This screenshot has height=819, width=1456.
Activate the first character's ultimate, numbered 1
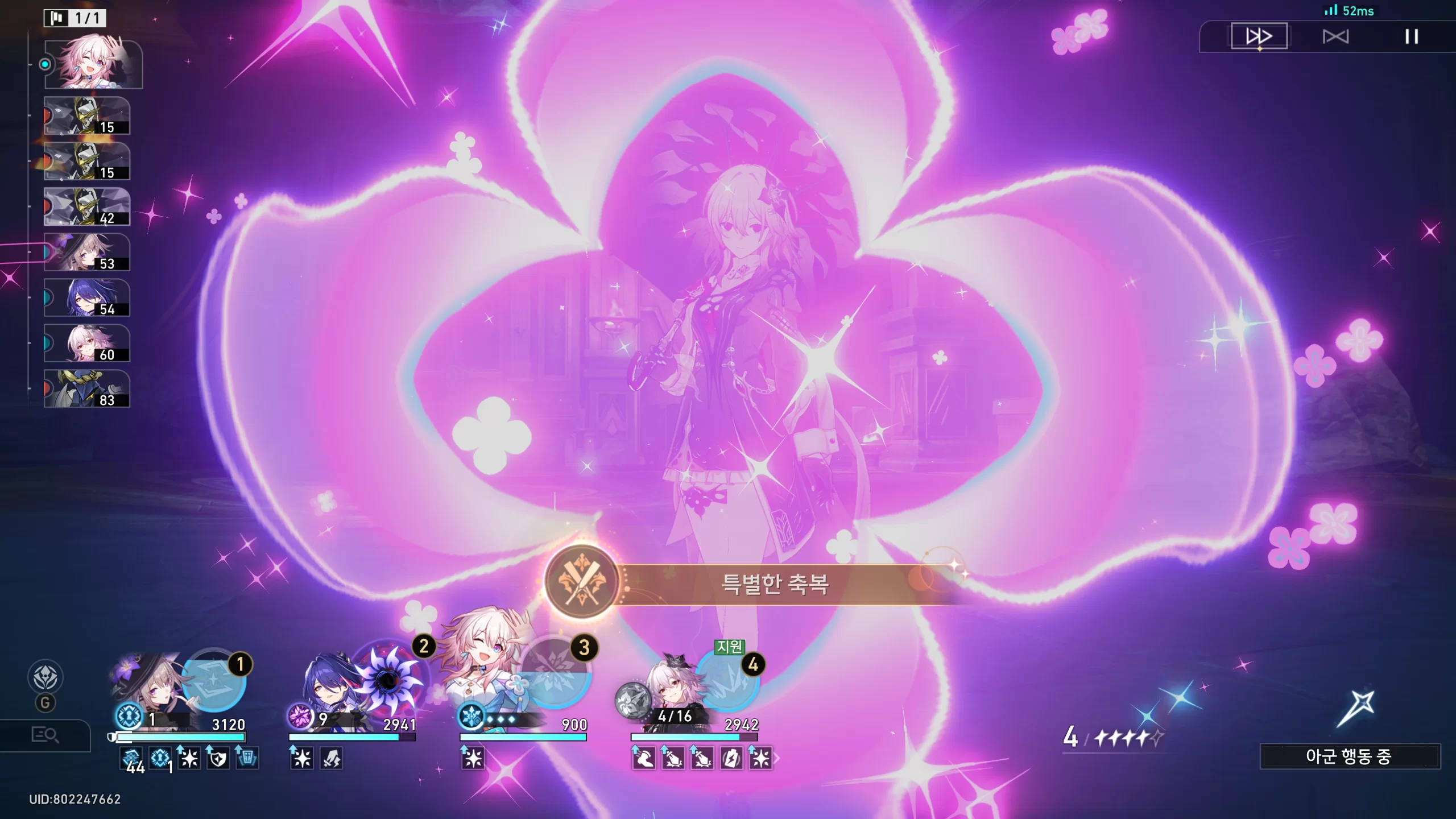coord(214,681)
